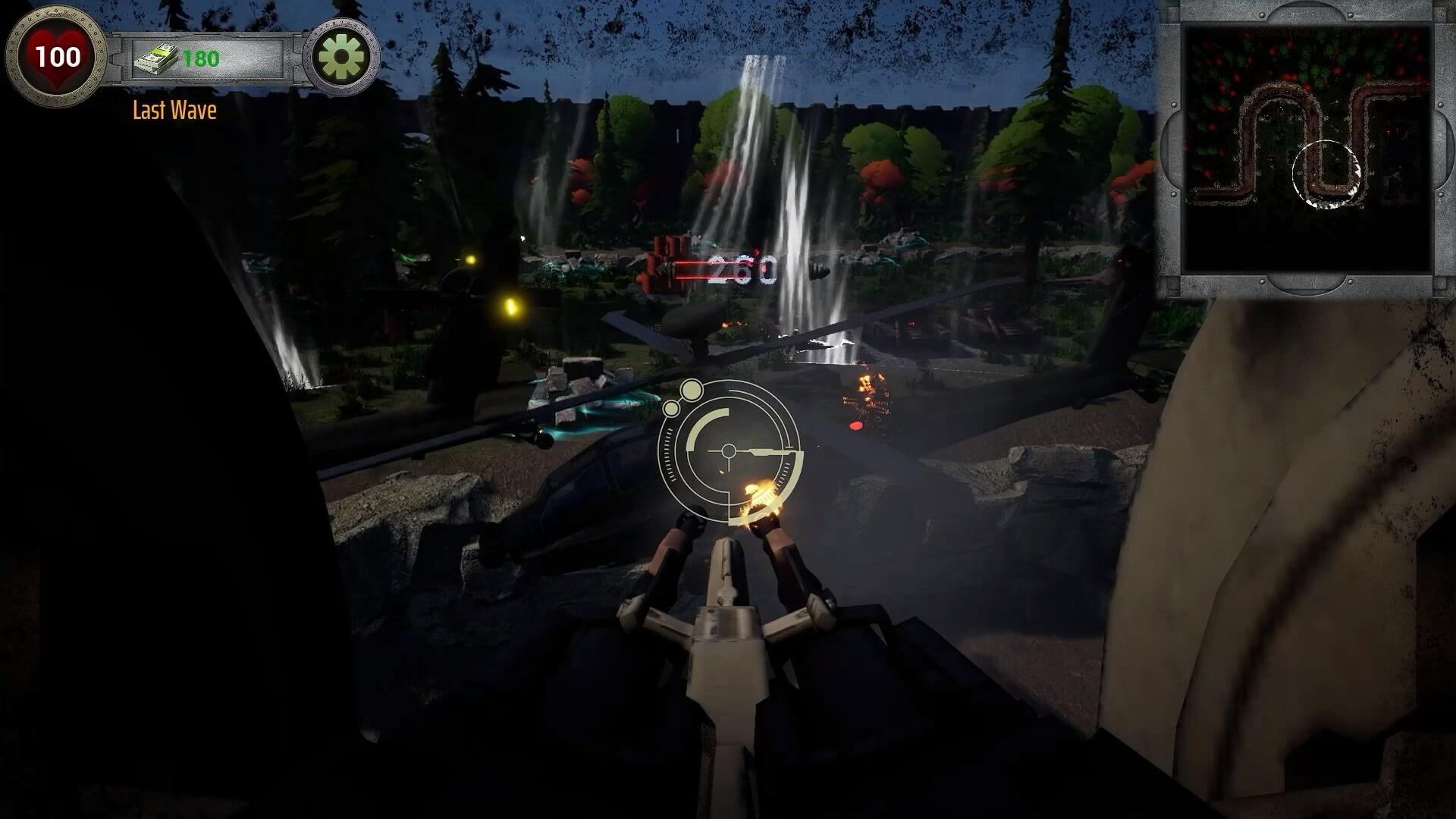Image resolution: width=1456 pixels, height=819 pixels.
Task: Click the flame atop the weapon's right arm
Action: 758,493
